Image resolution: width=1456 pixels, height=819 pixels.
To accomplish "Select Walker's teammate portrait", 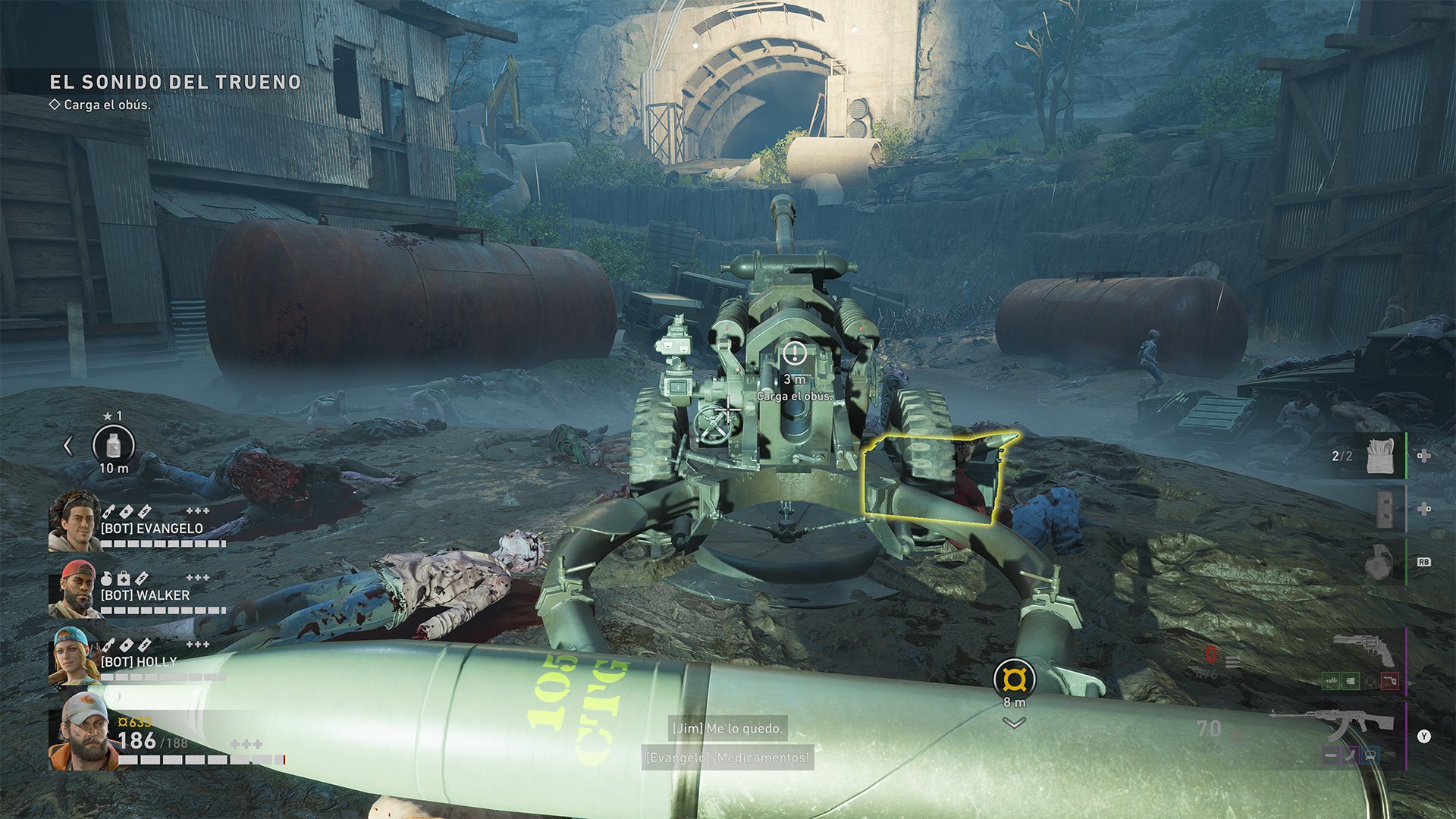I will tap(73, 588).
